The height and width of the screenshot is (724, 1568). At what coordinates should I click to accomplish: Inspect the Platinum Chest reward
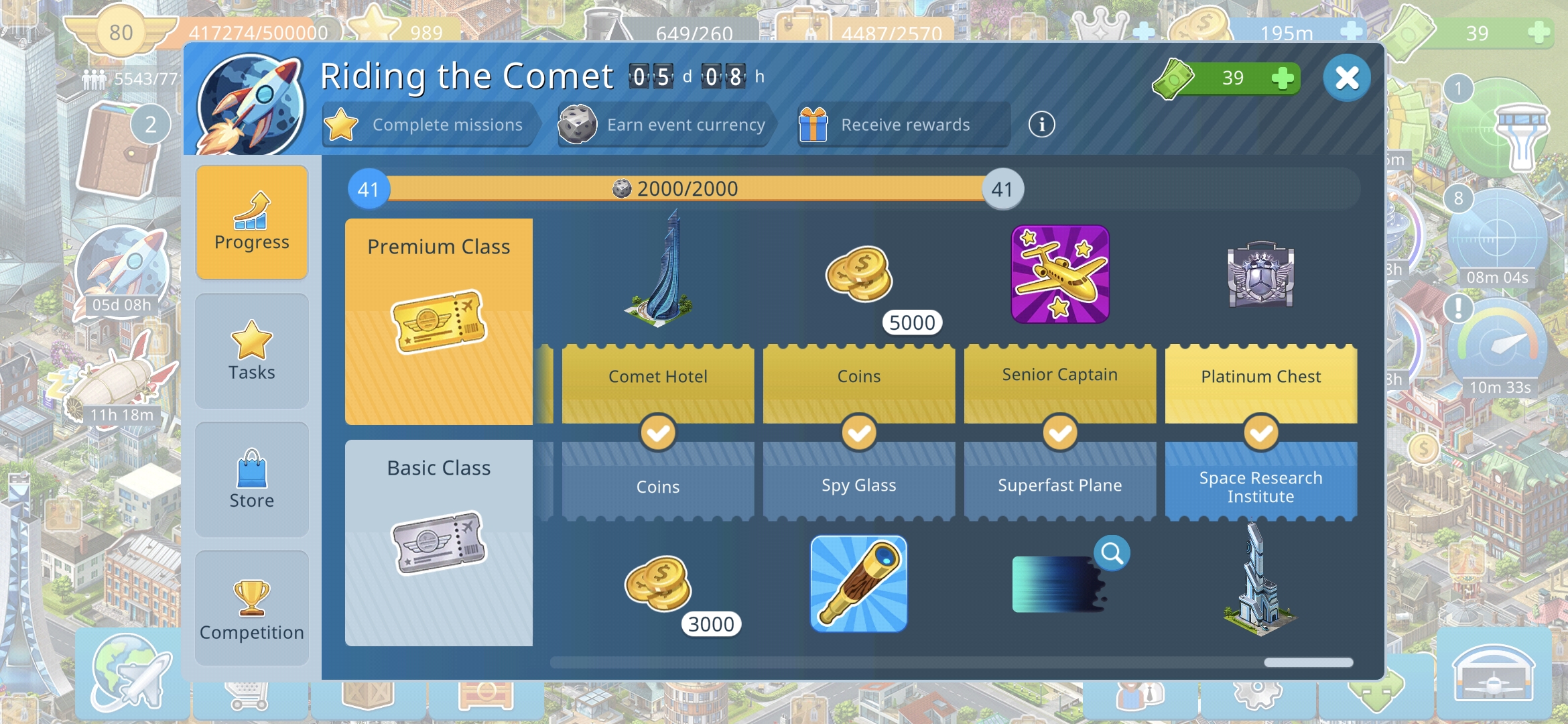(1260, 274)
